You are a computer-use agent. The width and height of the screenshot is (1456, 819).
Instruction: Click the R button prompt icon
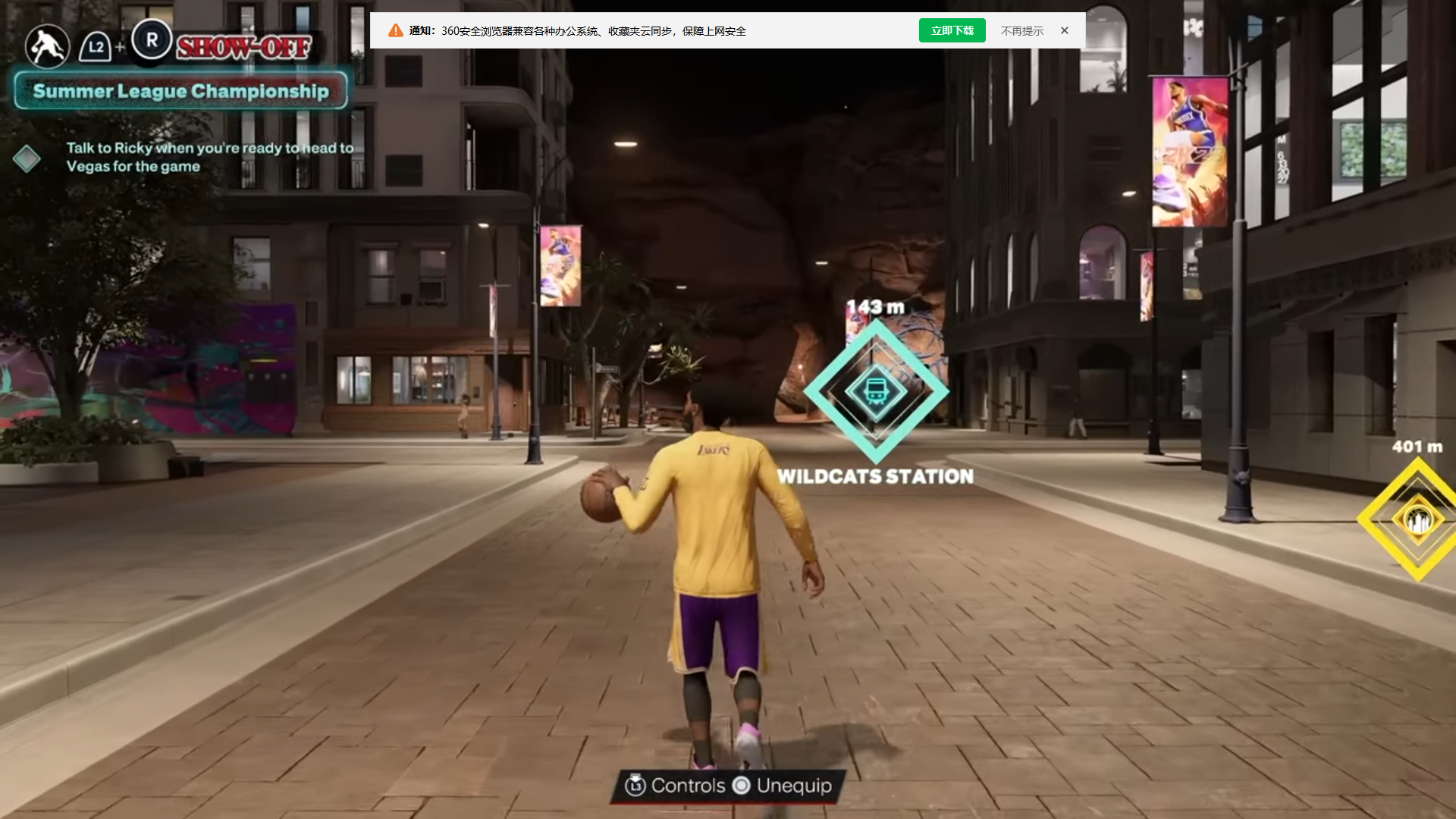pyautogui.click(x=151, y=41)
